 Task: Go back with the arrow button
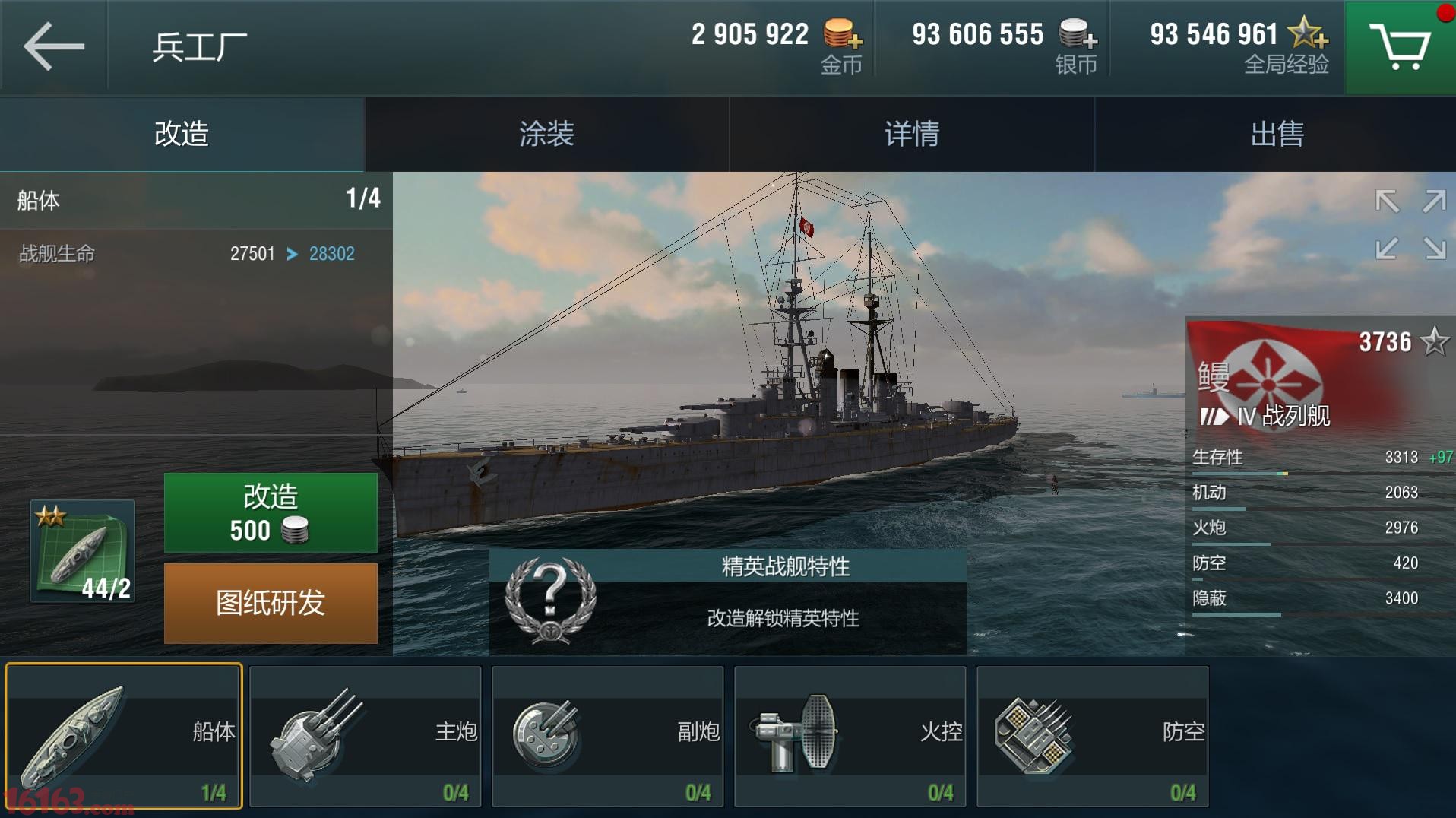coord(53,46)
